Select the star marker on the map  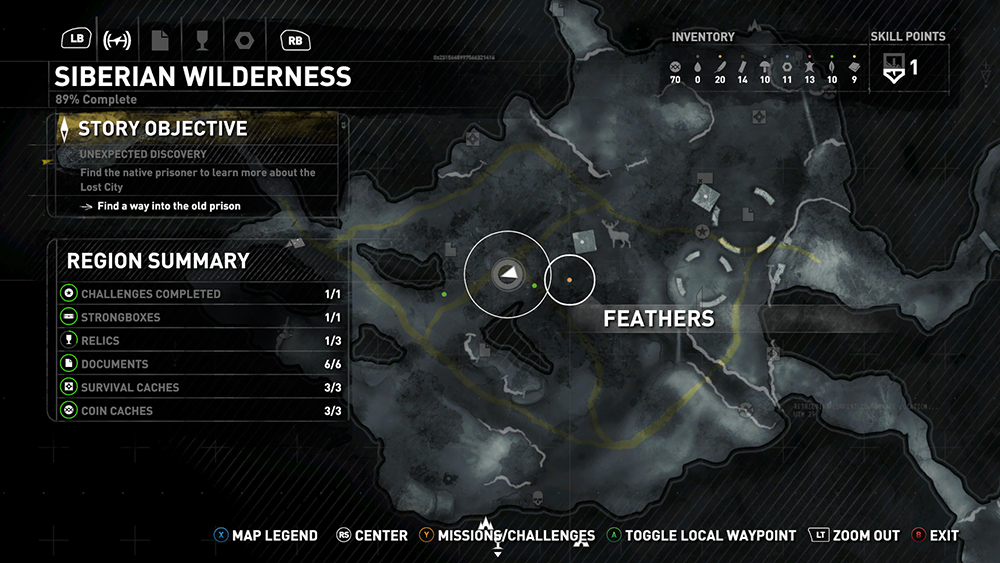coord(703,232)
